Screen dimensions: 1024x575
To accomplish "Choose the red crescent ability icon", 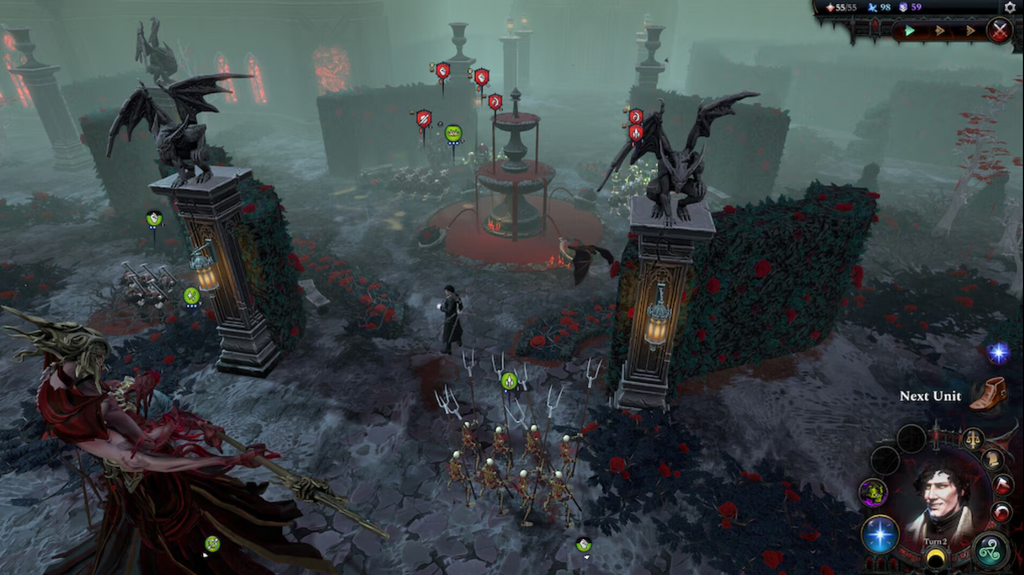I will [x=1002, y=512].
